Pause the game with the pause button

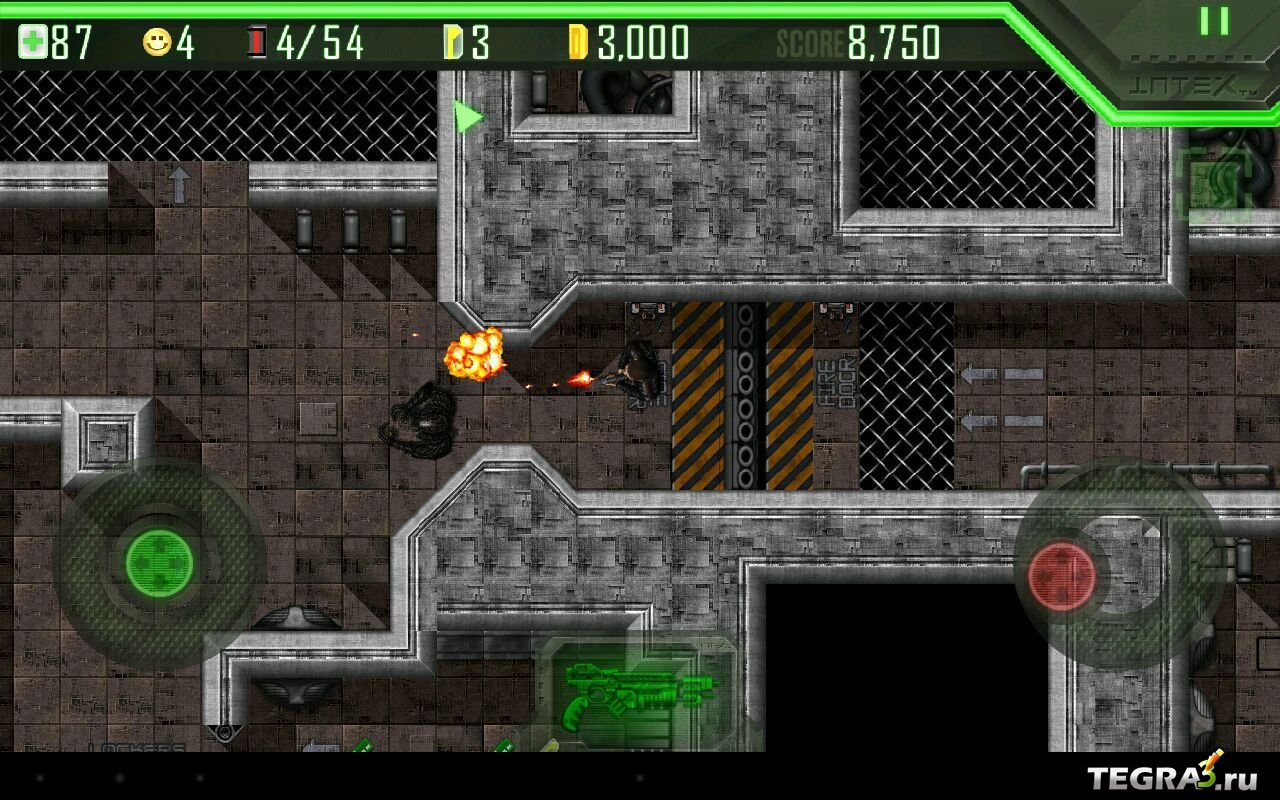coord(1214,21)
